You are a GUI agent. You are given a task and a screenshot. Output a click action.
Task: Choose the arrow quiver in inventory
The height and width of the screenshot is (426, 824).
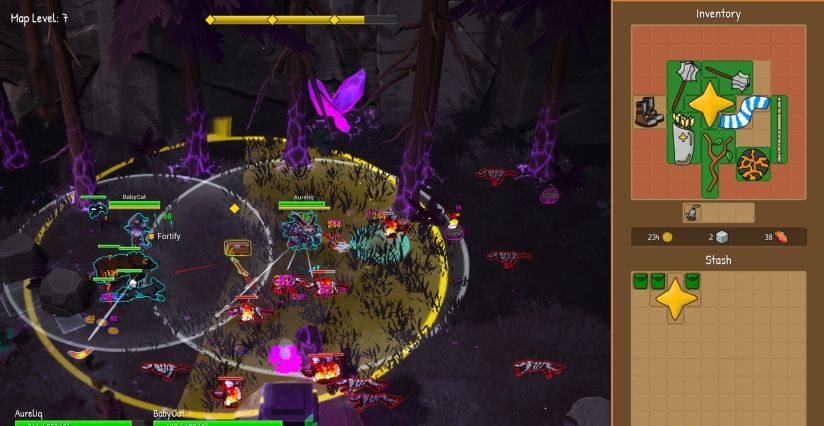(682, 137)
